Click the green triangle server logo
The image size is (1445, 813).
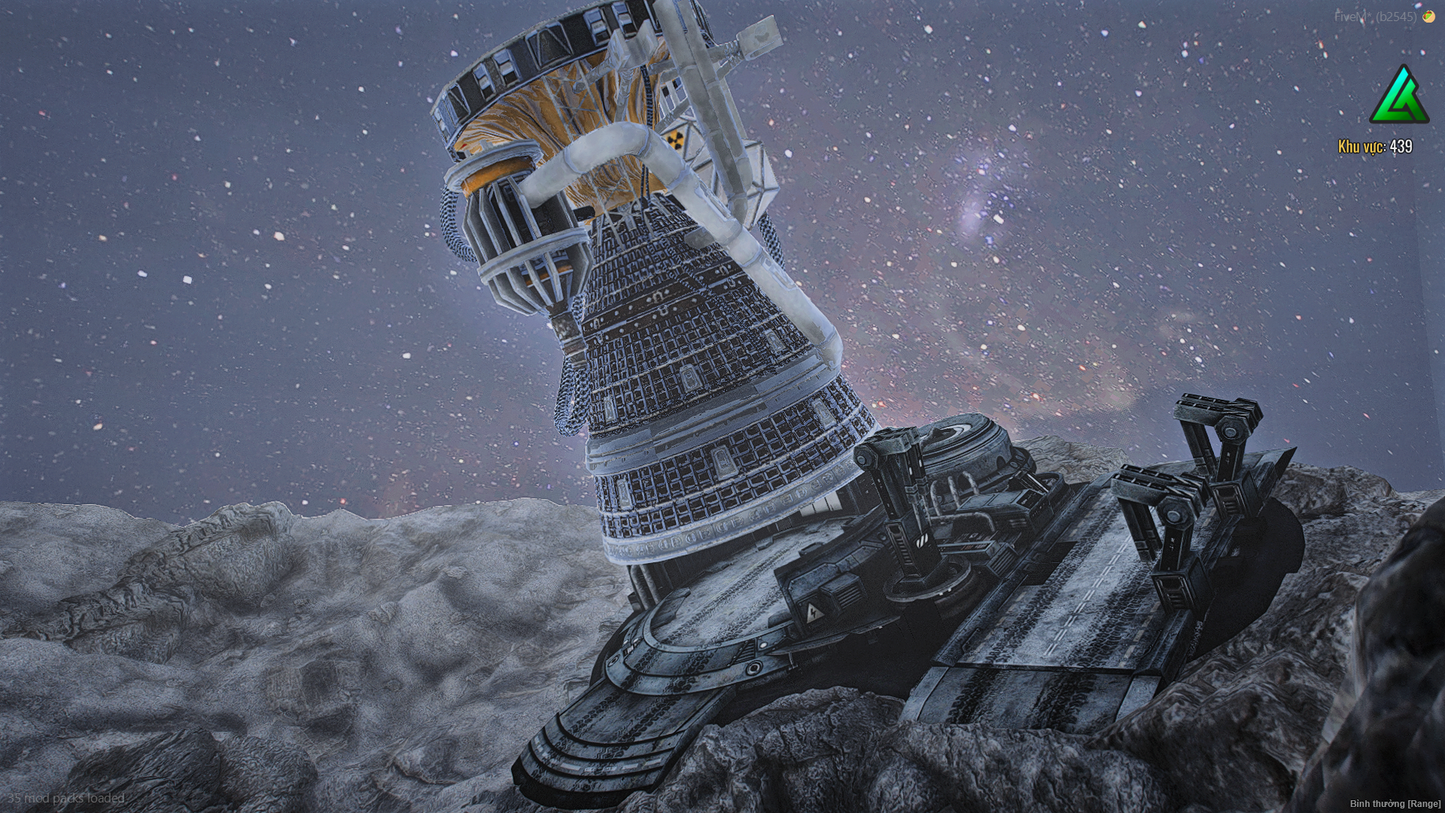(1398, 97)
